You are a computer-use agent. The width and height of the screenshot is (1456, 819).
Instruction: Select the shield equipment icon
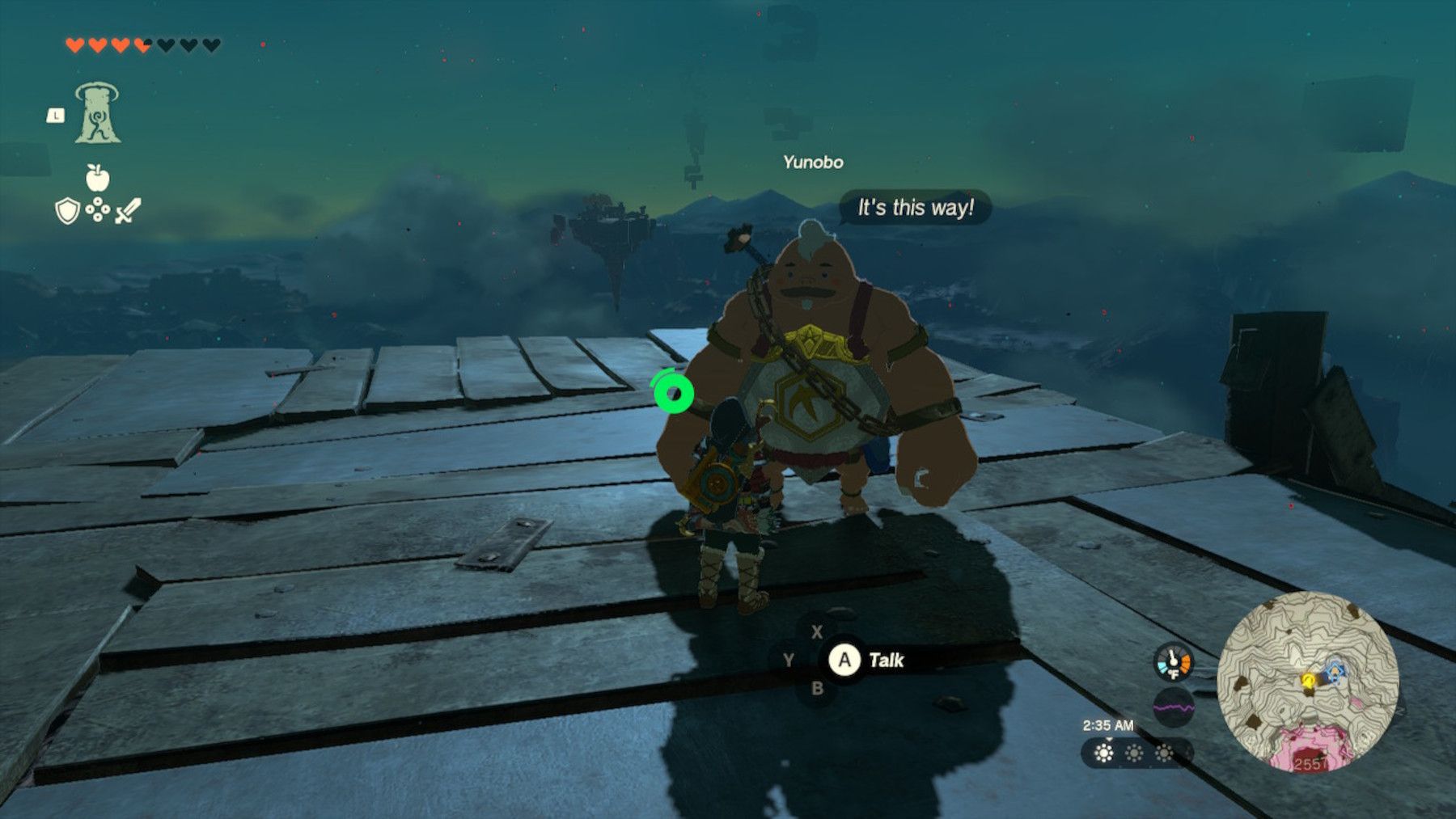point(70,213)
